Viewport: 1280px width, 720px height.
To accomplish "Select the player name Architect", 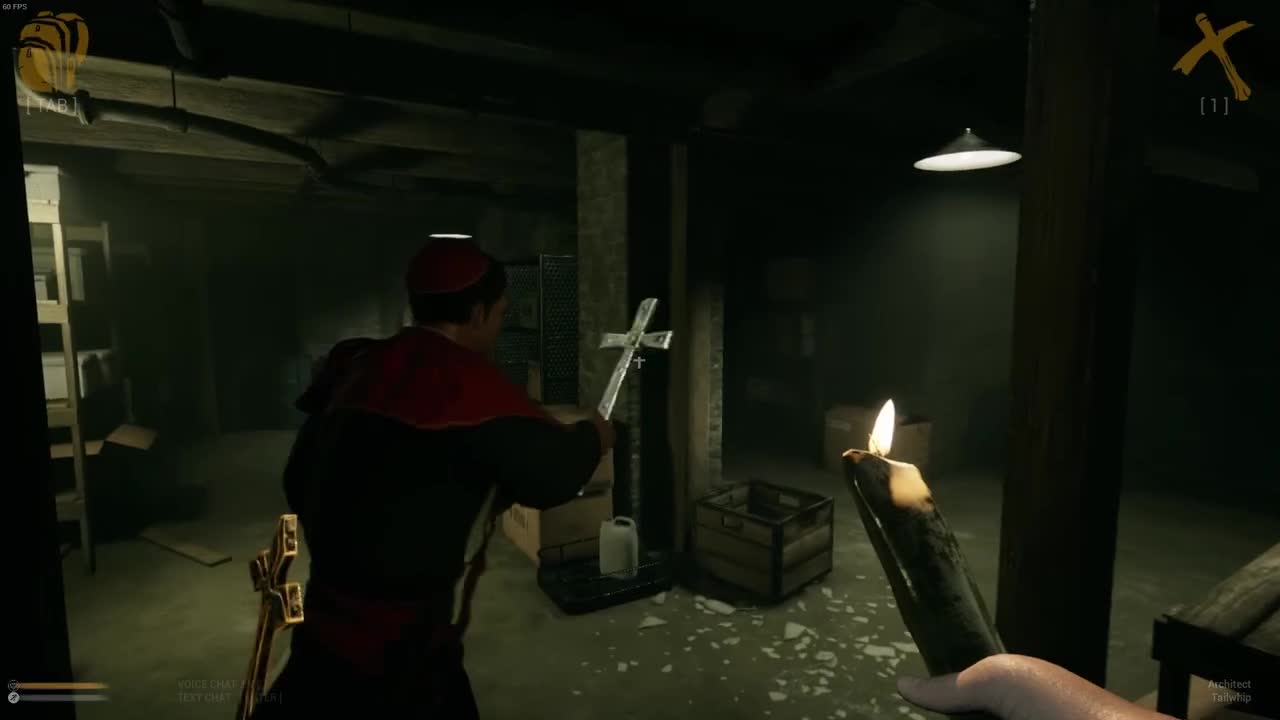I will [x=1228, y=683].
